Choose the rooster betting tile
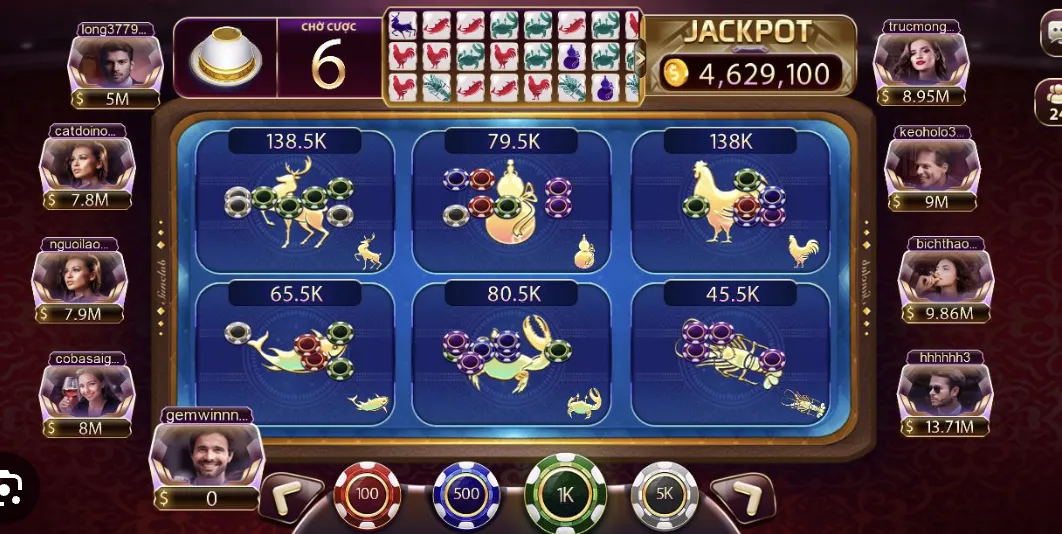The height and width of the screenshot is (534, 1062). tap(730, 203)
